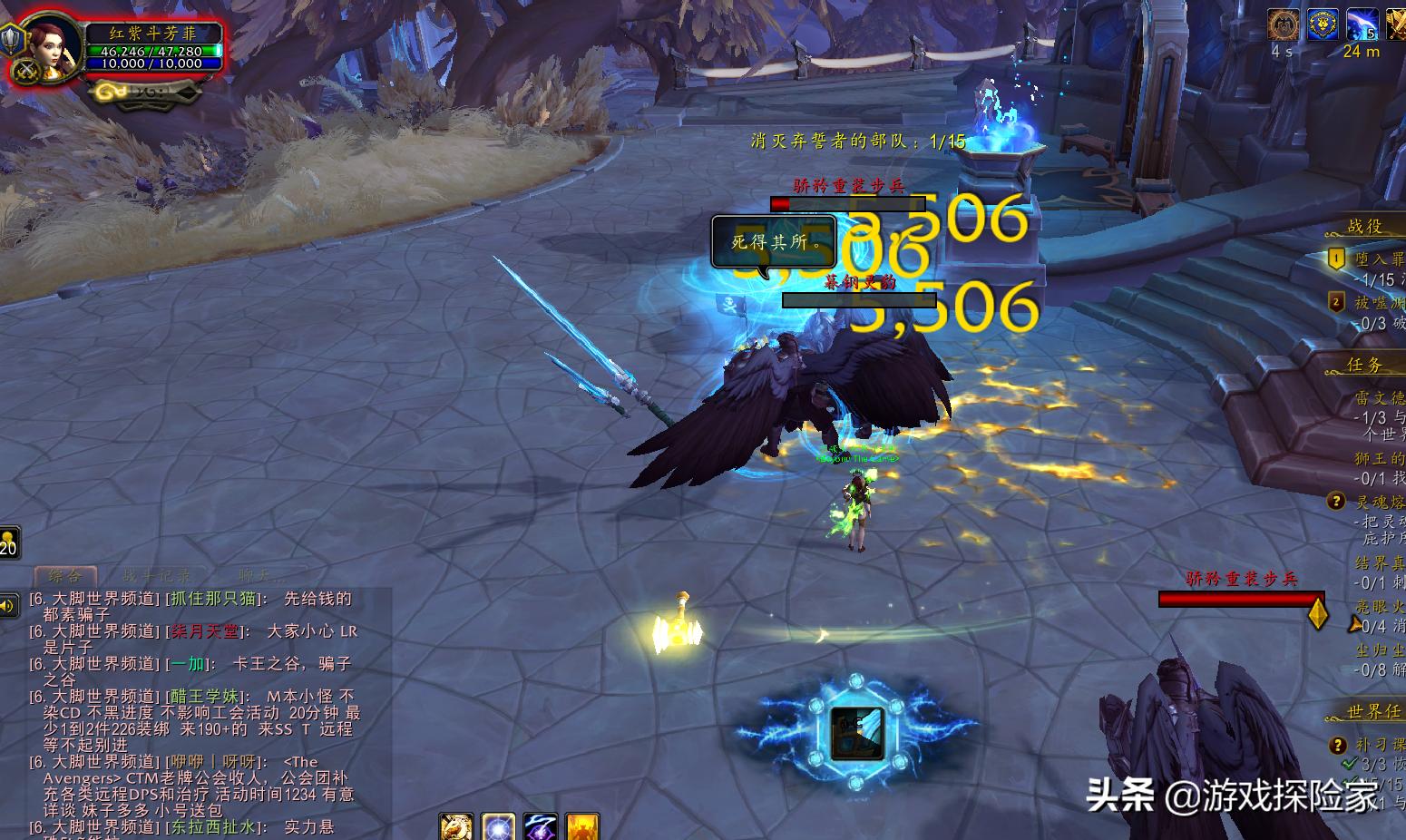This screenshot has height=840, width=1406.
Task: Open the 战斗记录 combat log tab
Action: coord(157,576)
